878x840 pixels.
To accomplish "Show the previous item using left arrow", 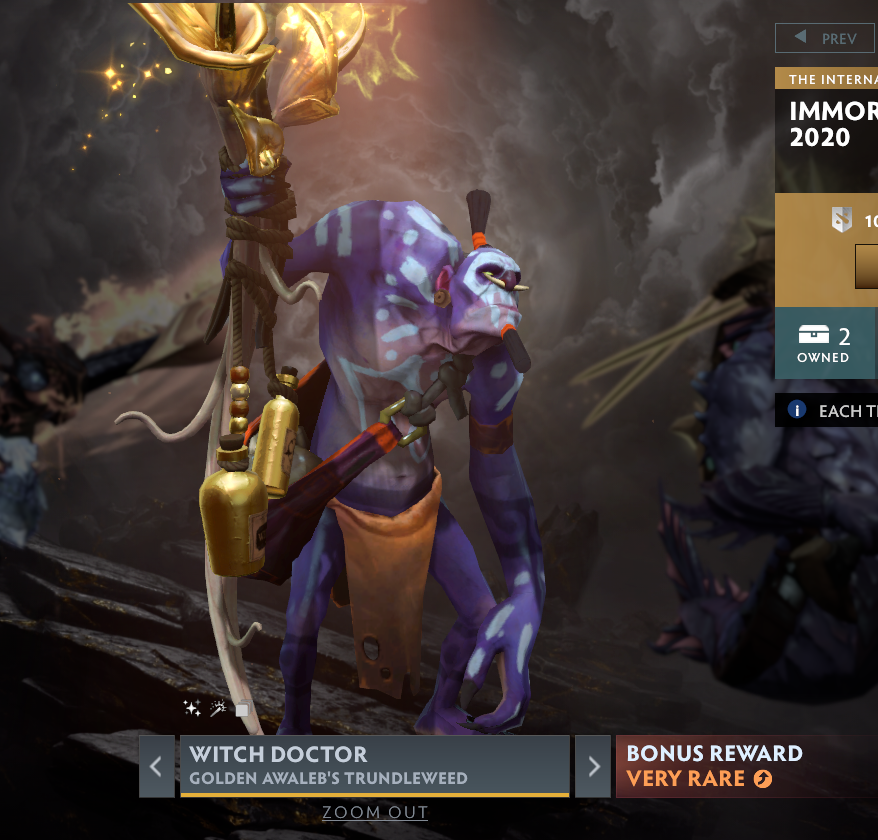I will [156, 767].
